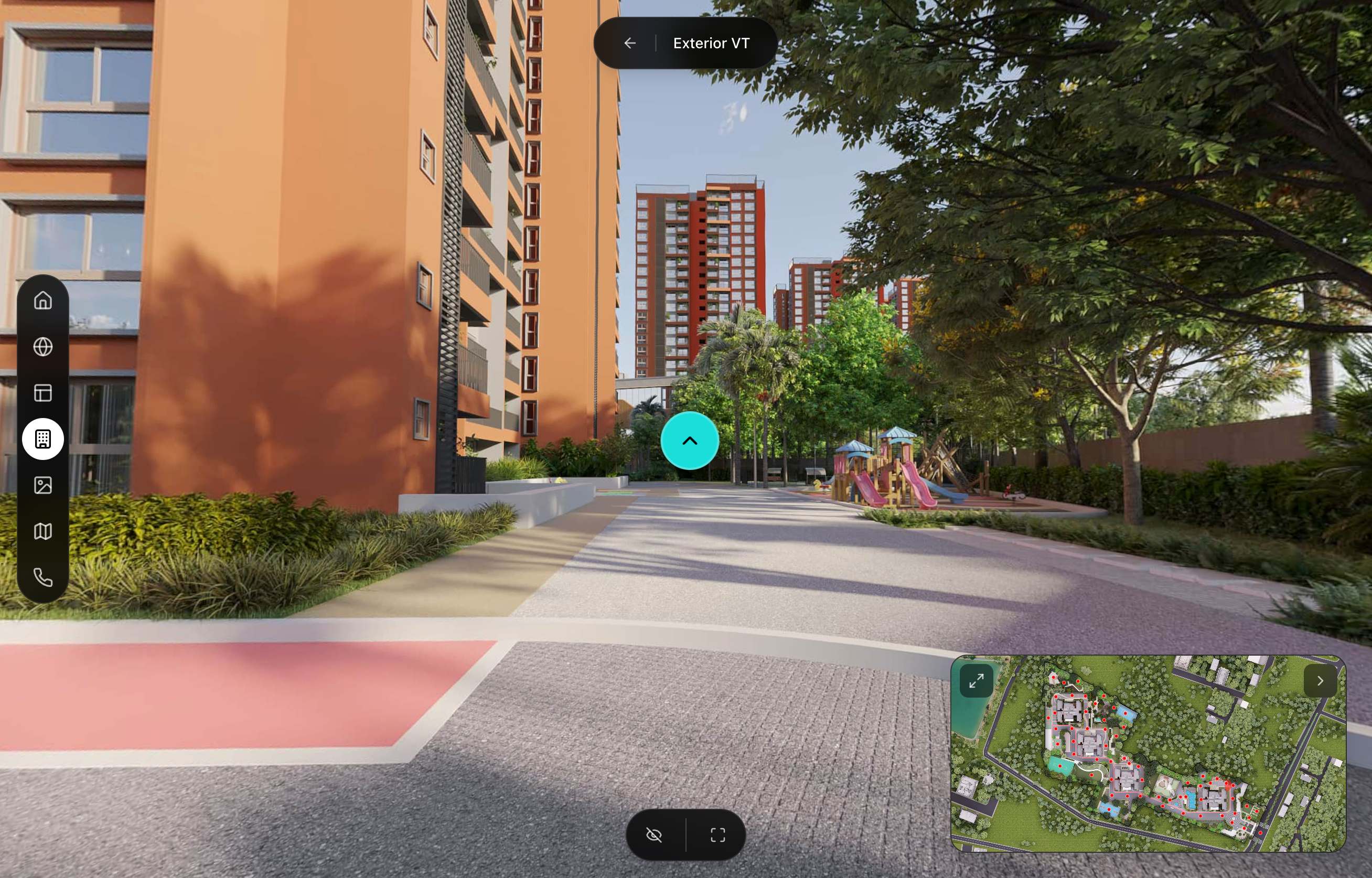
Task: Open the globe view from the sidebar
Action: coord(45,347)
